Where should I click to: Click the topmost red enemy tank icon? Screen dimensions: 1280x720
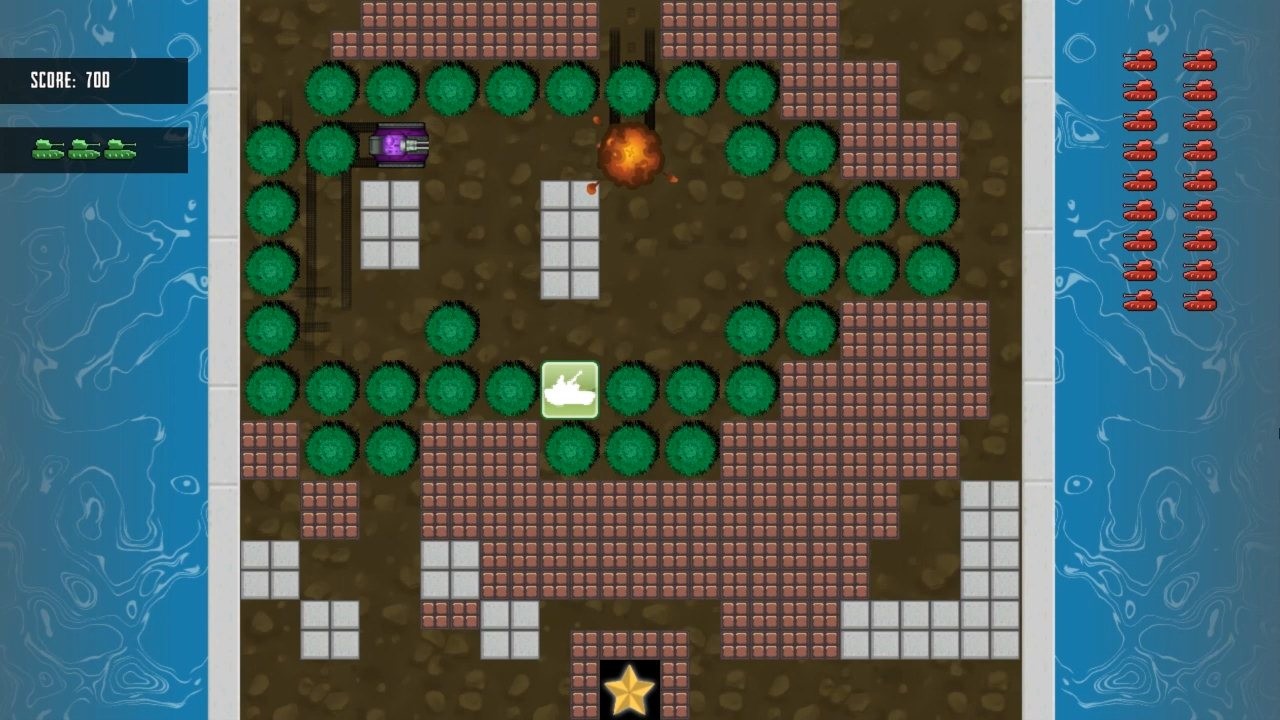coord(1140,62)
